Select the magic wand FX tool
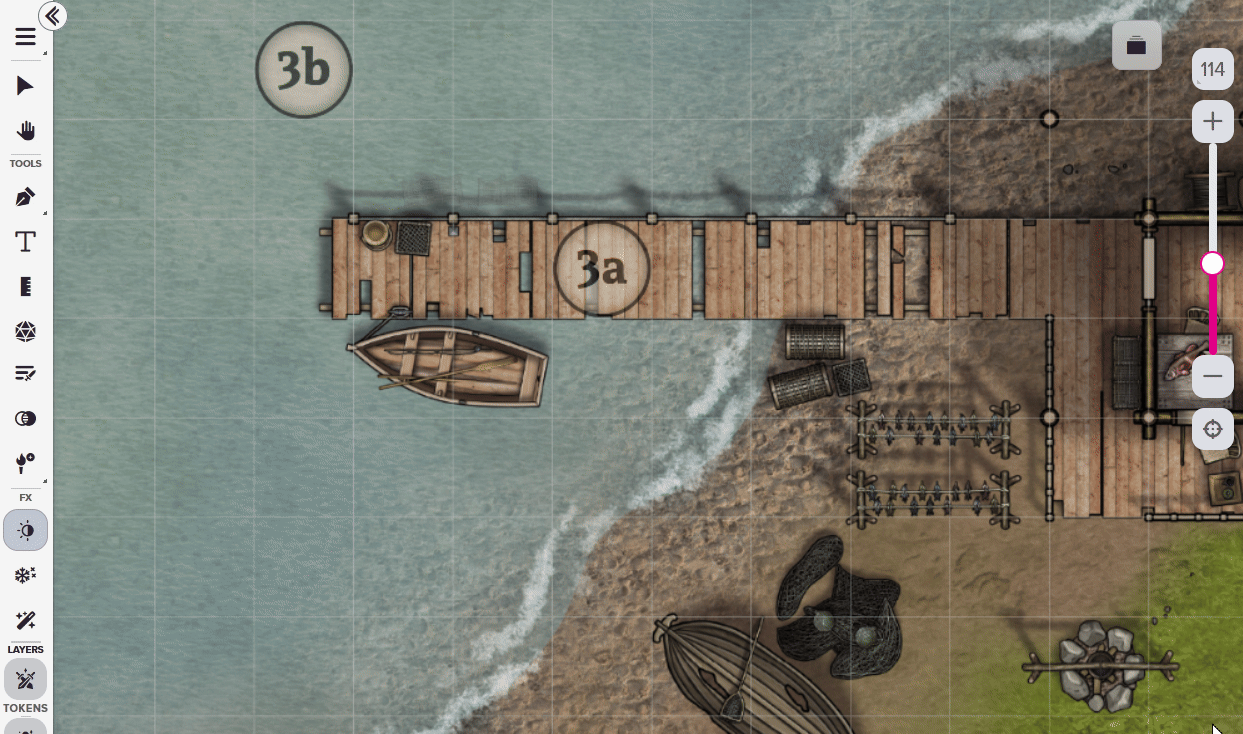This screenshot has height=734, width=1243. 25,620
